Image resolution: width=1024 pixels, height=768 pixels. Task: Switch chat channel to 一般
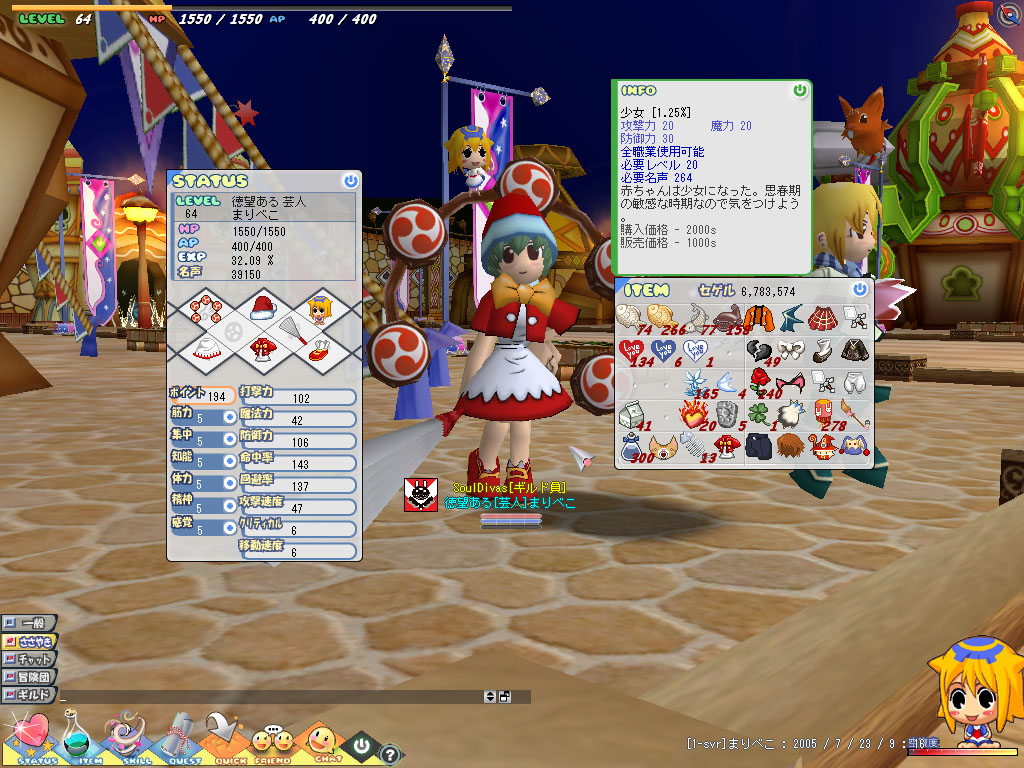click(x=28, y=622)
